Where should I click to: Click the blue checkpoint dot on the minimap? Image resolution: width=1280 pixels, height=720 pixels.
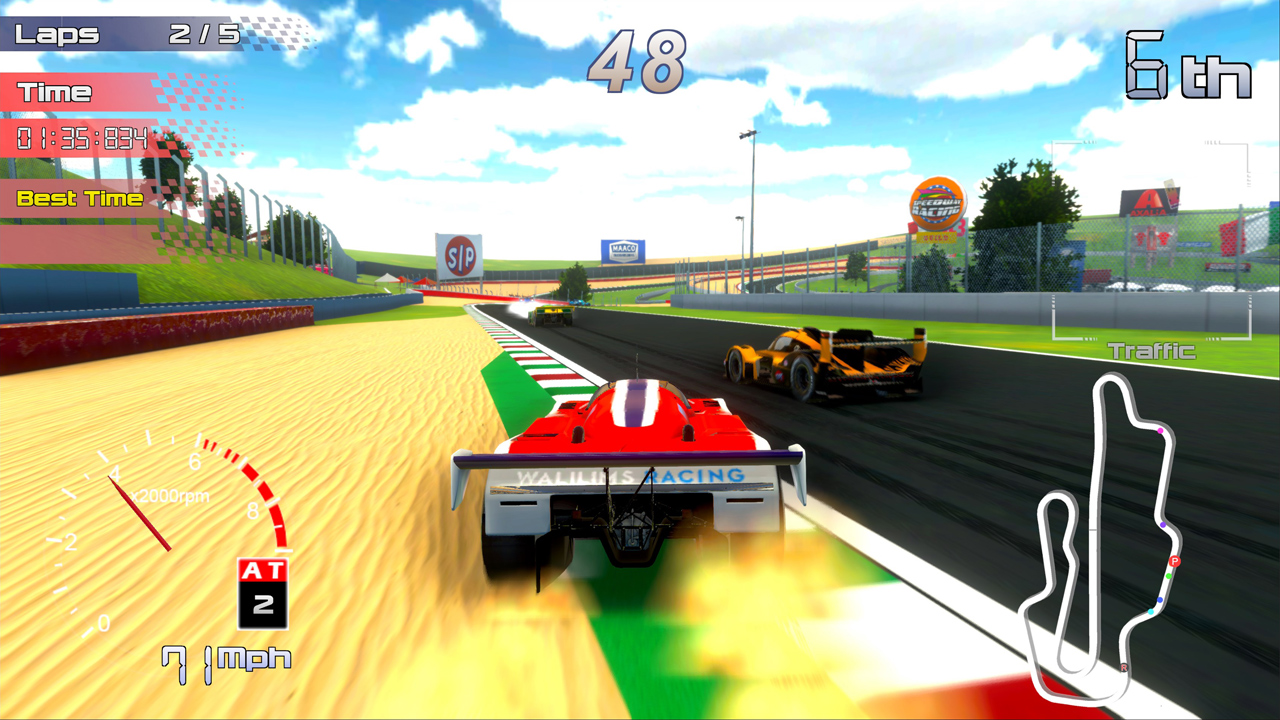coord(1160,599)
